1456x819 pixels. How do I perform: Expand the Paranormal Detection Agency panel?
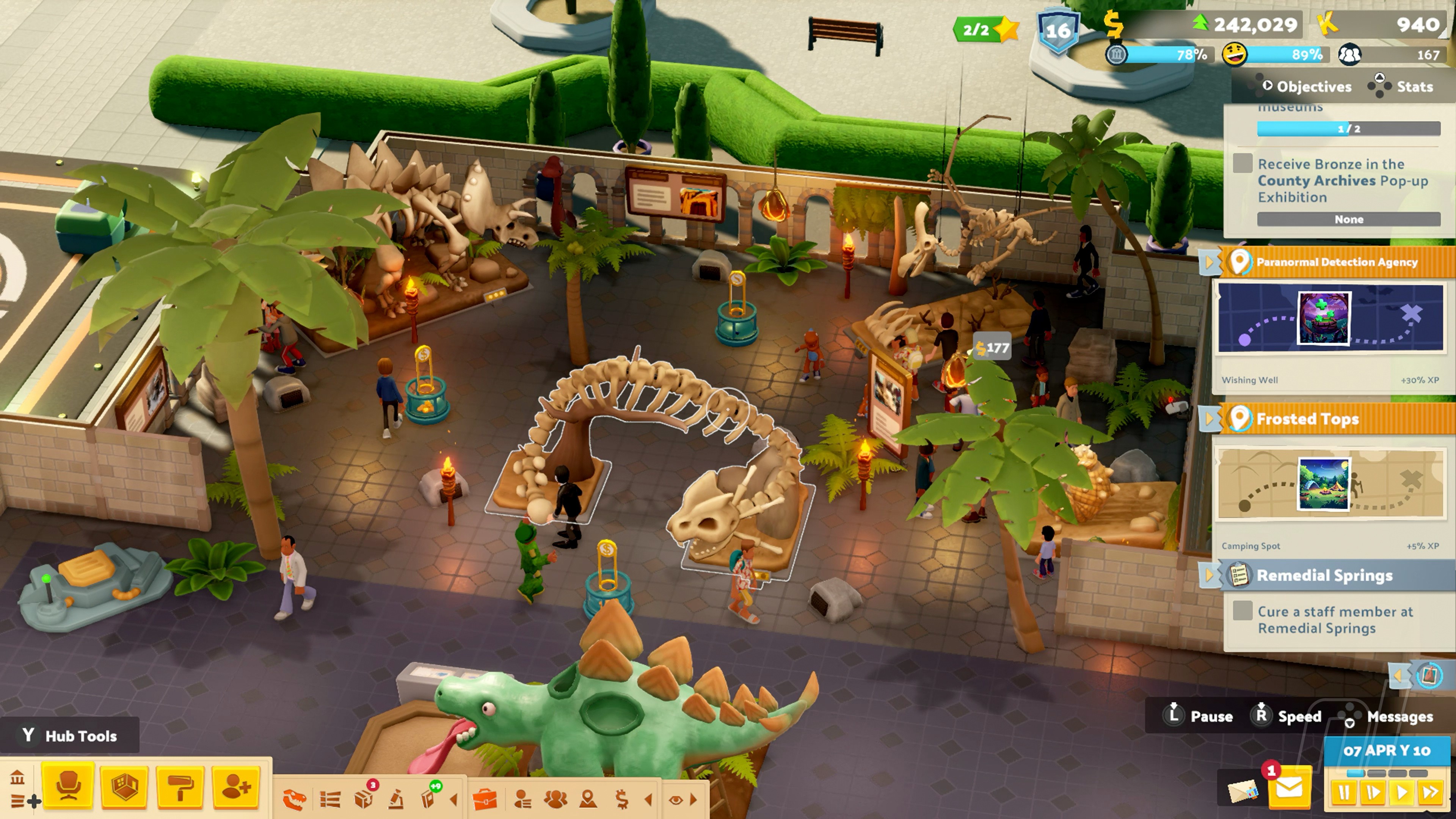coord(1210,262)
